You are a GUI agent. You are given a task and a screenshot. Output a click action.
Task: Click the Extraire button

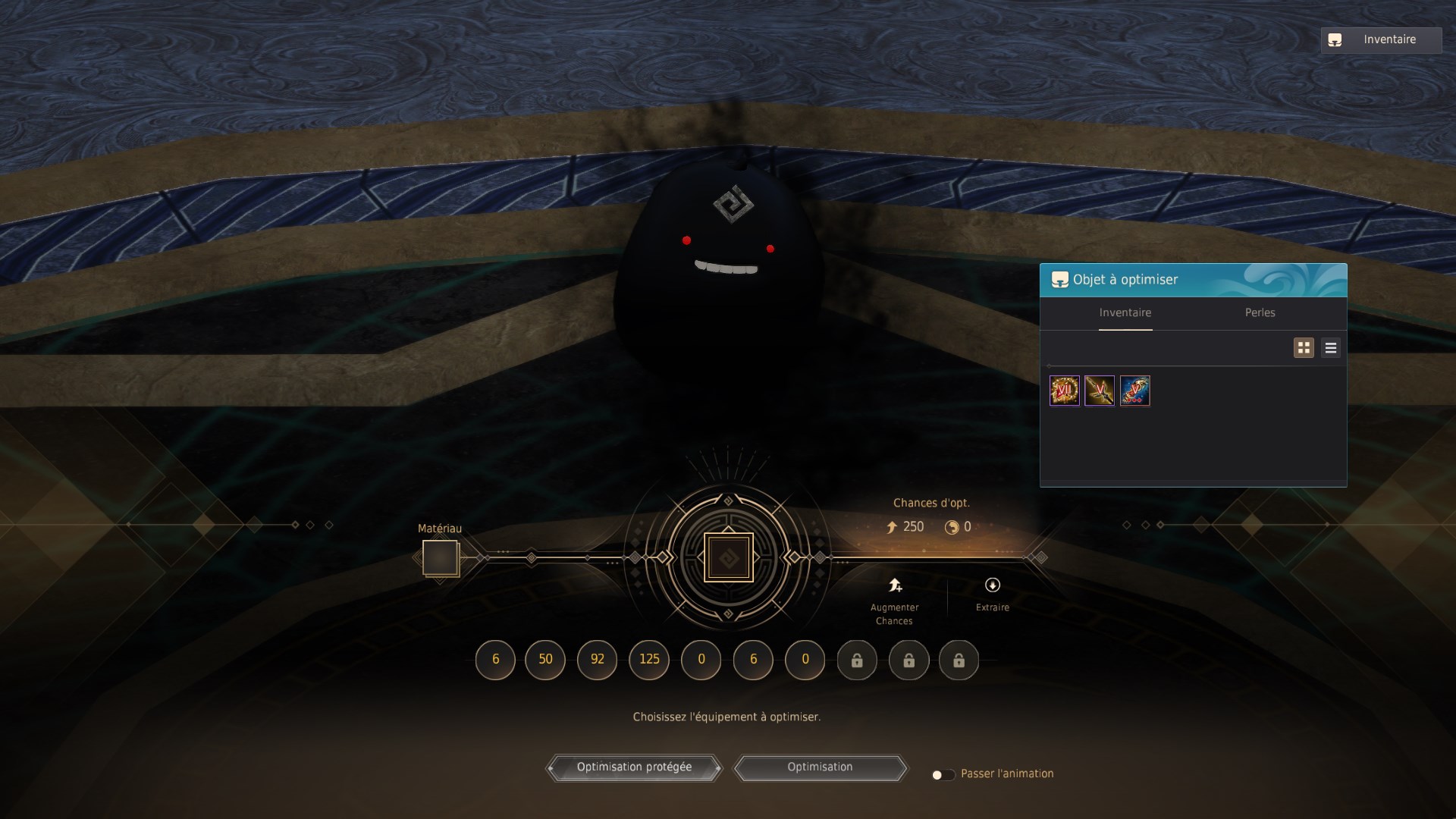tap(992, 594)
